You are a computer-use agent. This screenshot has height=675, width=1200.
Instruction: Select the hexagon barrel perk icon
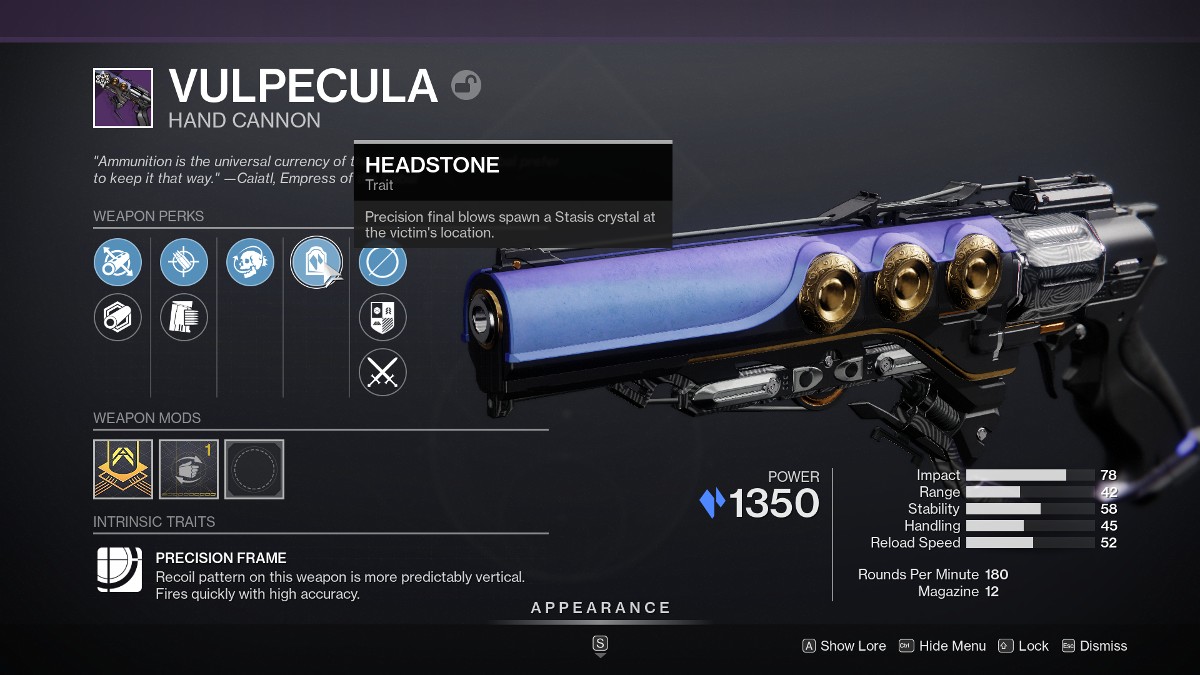(x=118, y=317)
